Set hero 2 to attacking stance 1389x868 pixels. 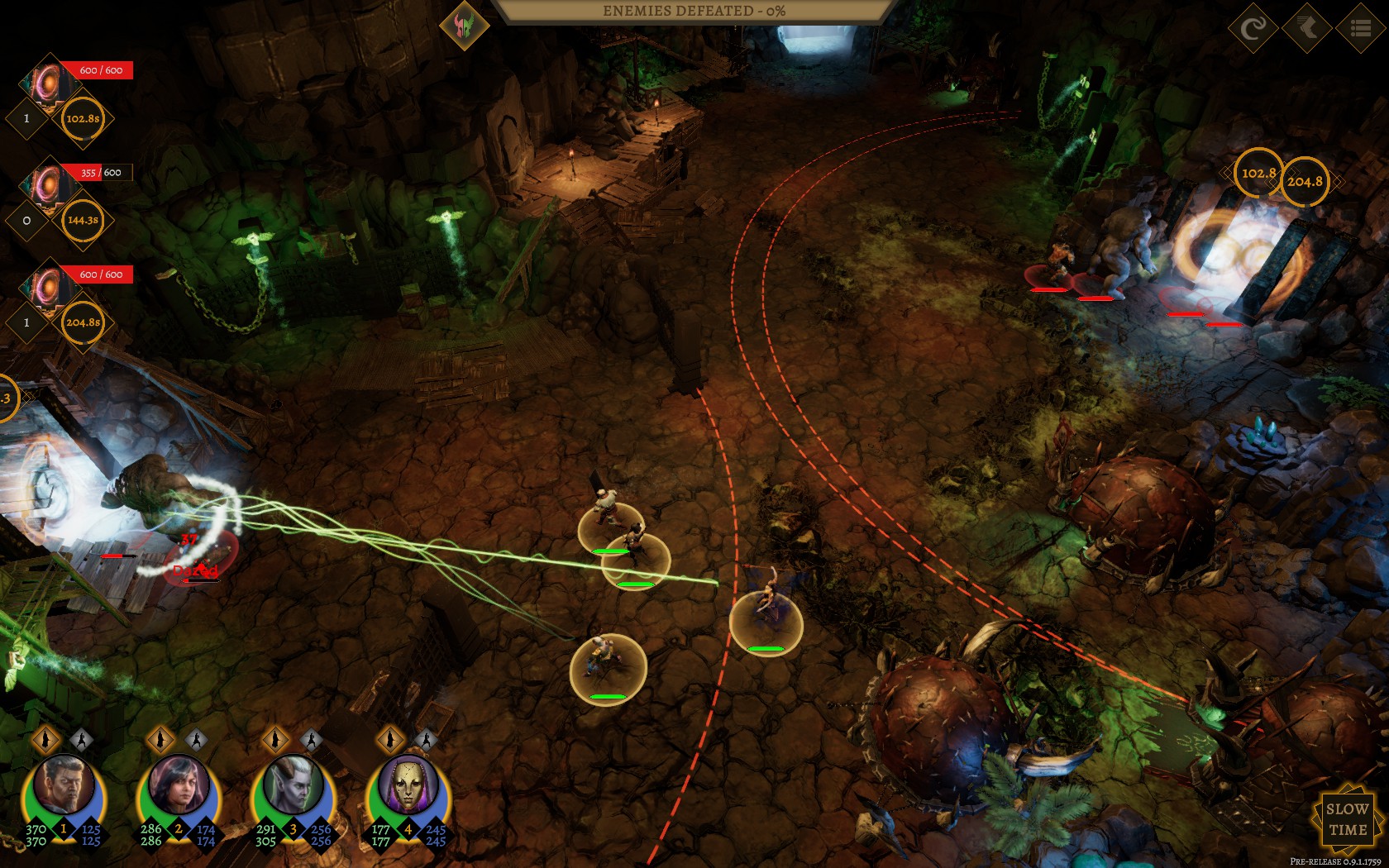196,739
